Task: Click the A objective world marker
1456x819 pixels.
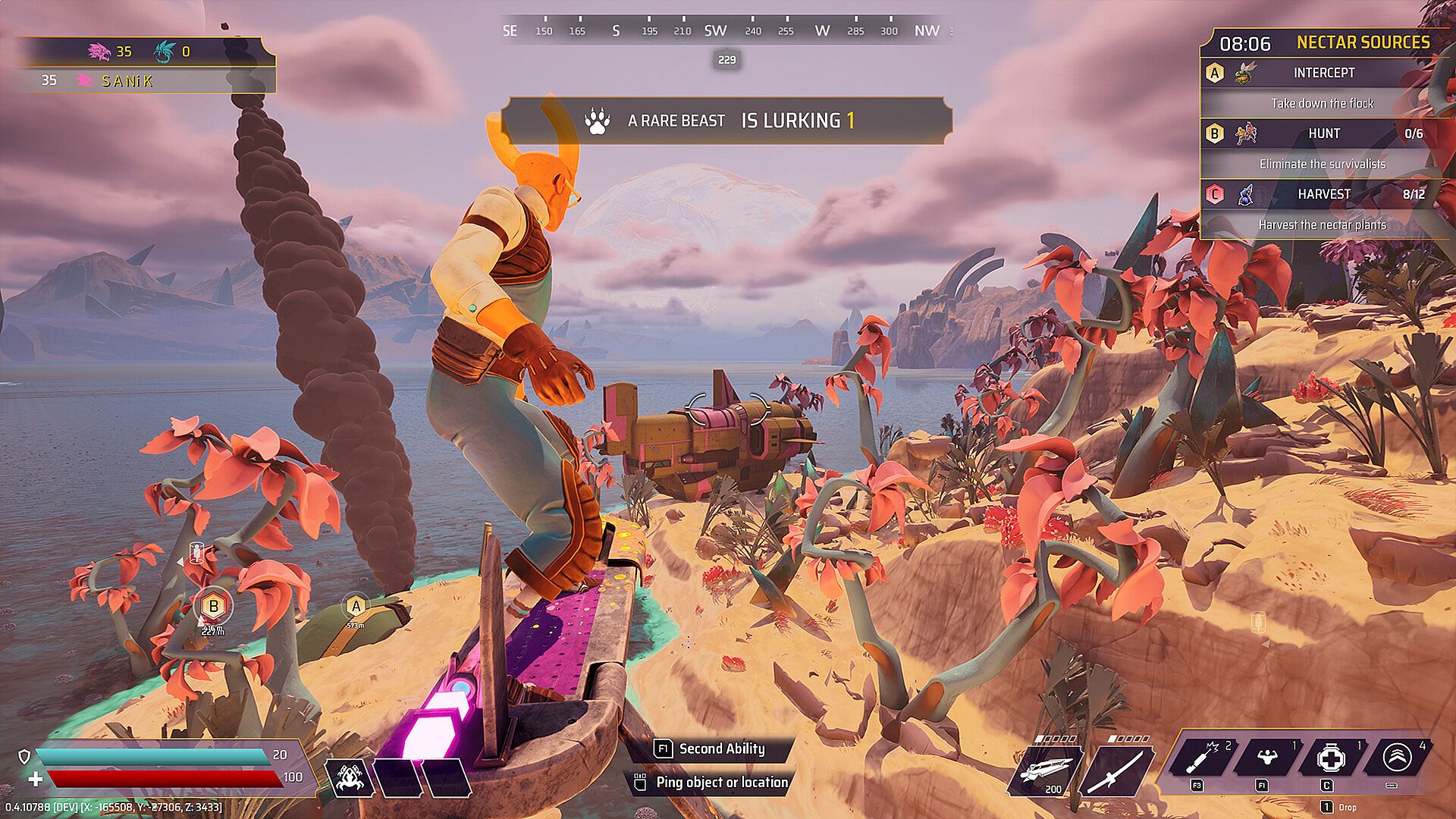Action: (x=355, y=607)
